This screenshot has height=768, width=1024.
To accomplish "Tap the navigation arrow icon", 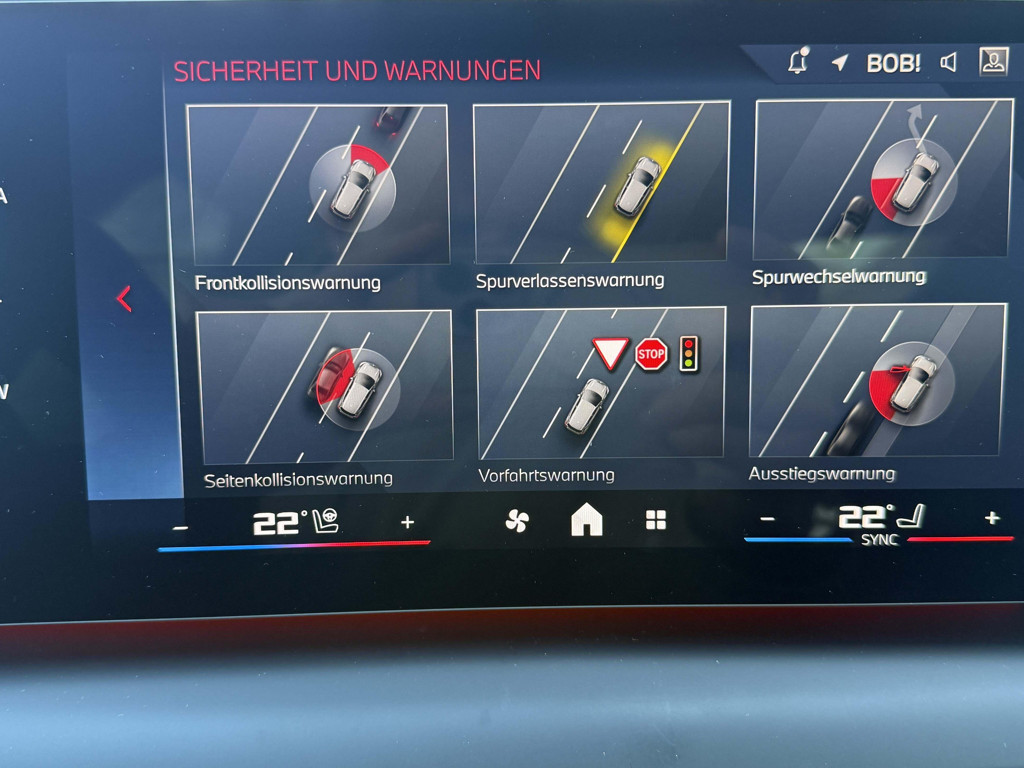I will (x=840, y=63).
